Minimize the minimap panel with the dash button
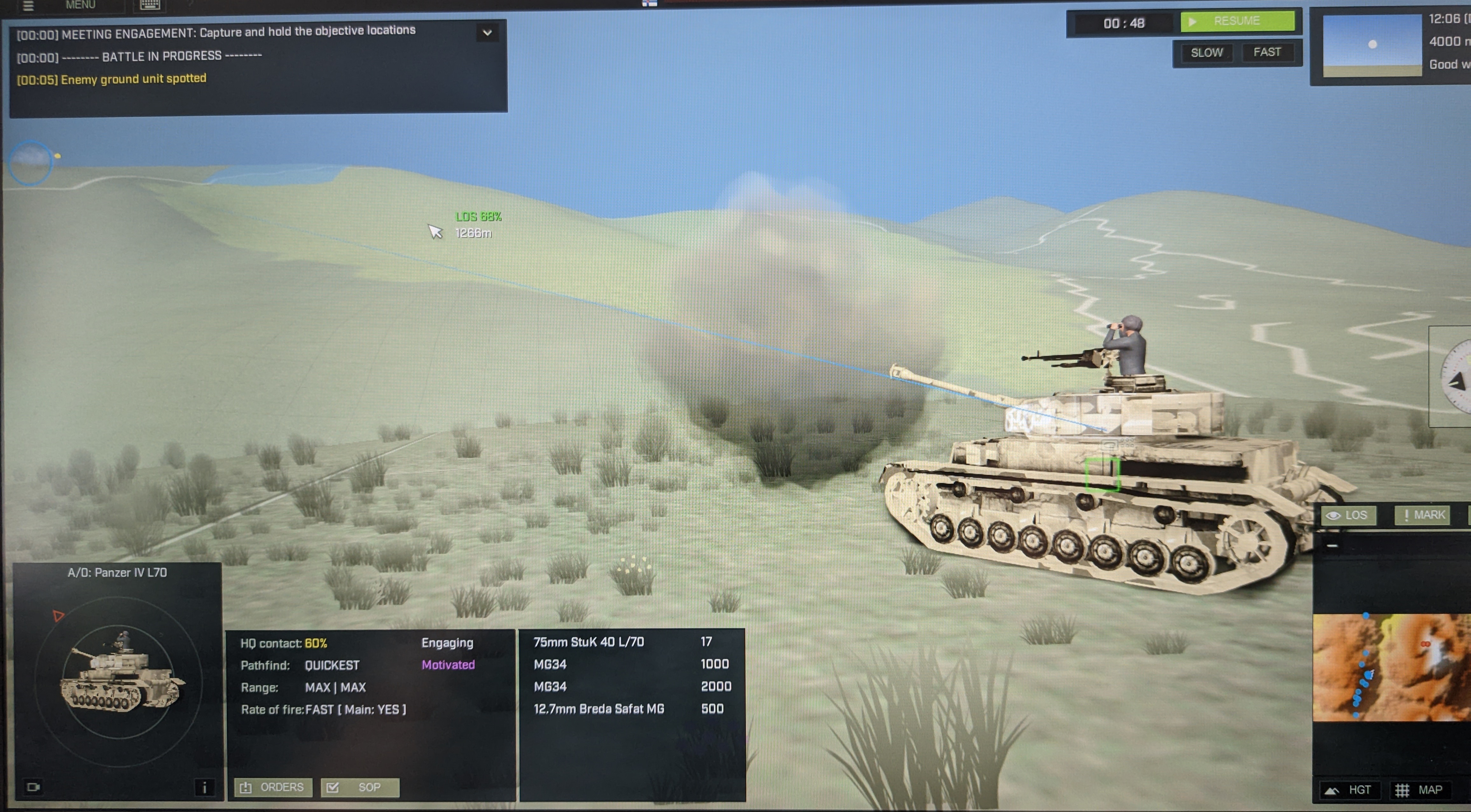Viewport: 1471px width, 812px height. [1332, 546]
